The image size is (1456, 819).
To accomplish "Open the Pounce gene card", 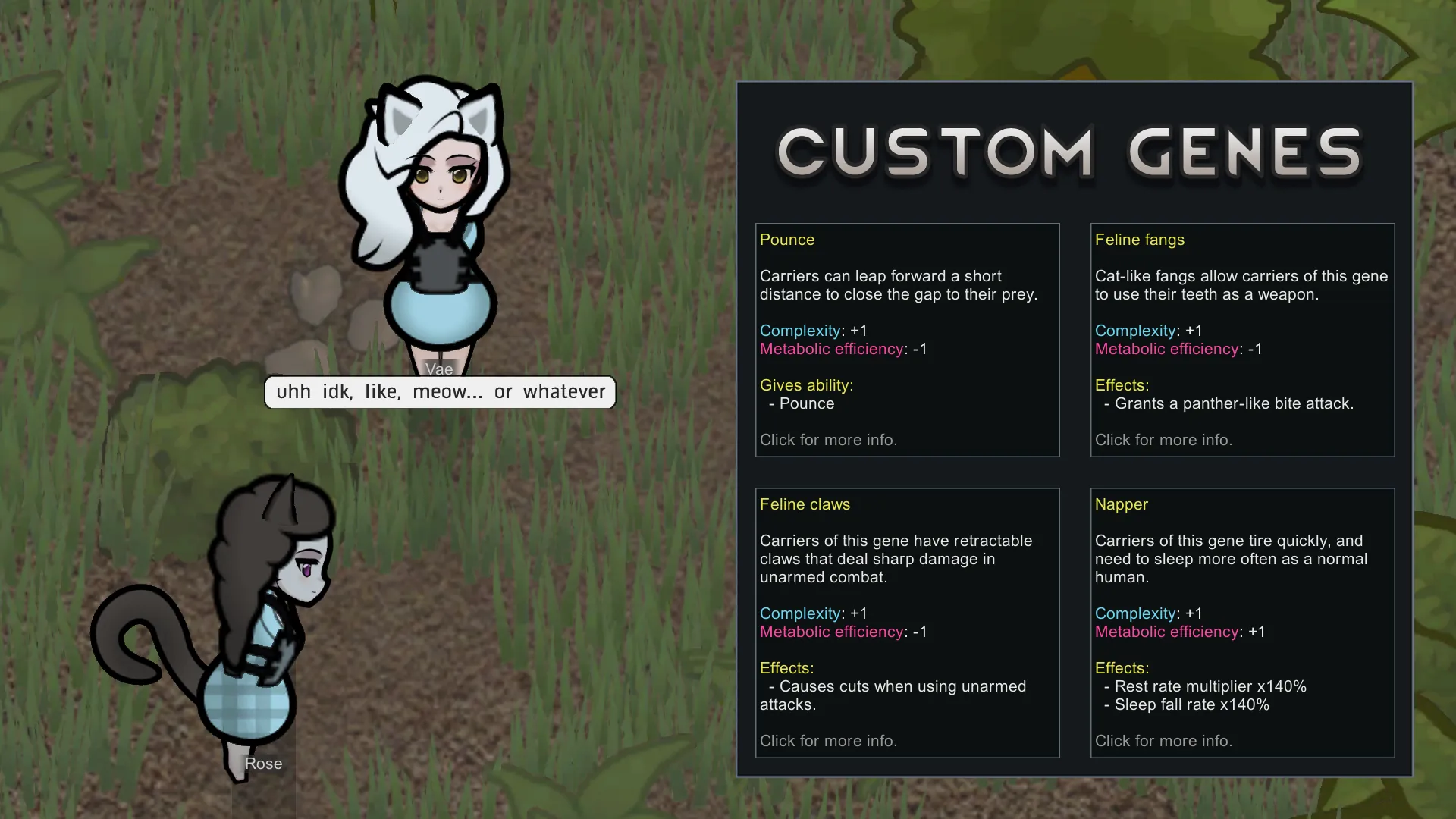I will (907, 340).
